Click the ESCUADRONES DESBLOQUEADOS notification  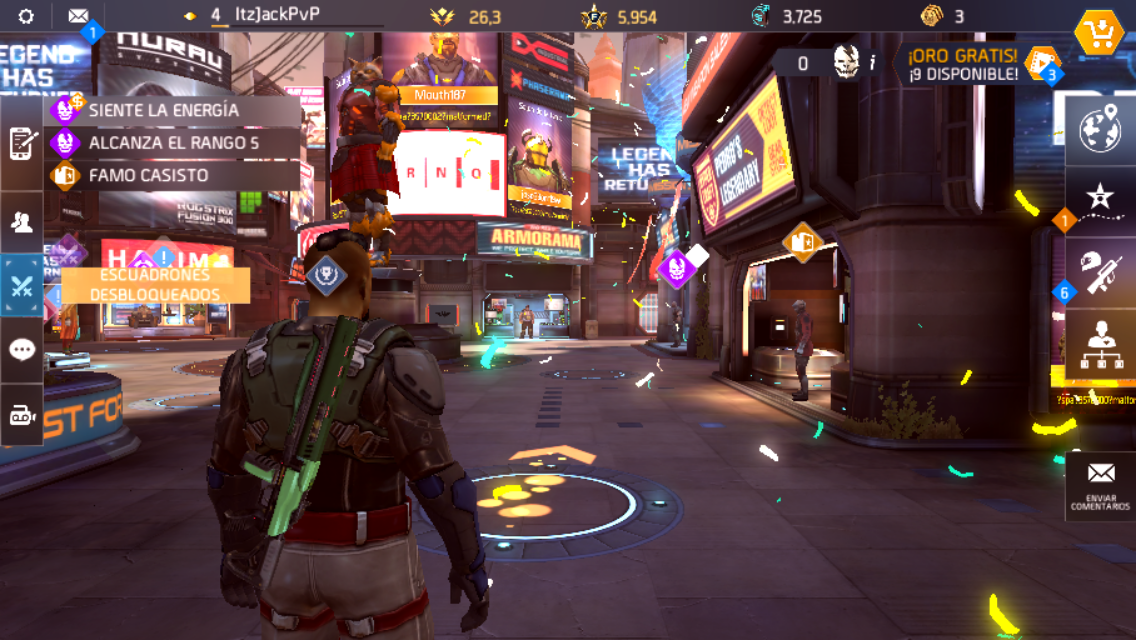(x=155, y=285)
